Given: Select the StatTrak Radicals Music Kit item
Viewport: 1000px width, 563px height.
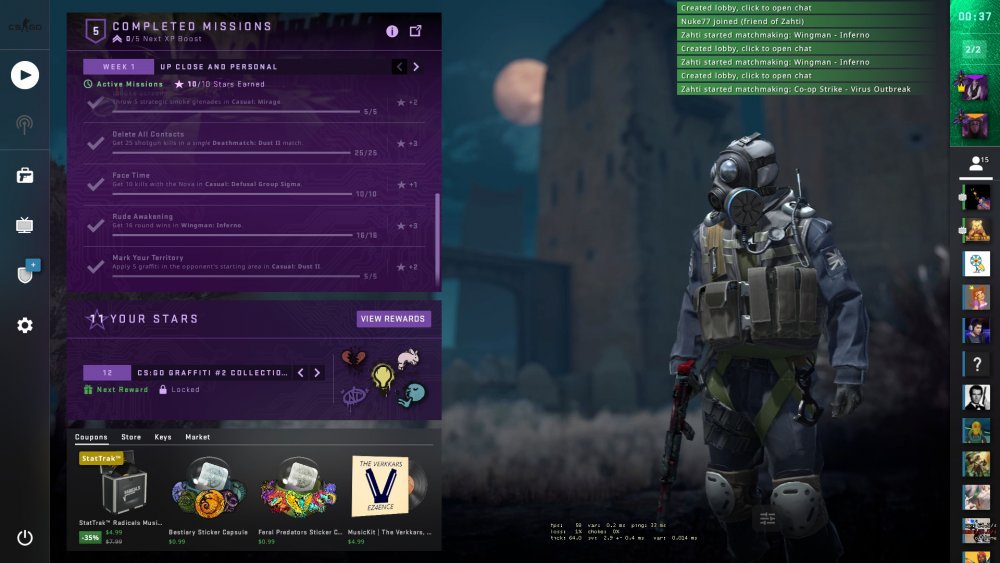Looking at the screenshot, I should pyautogui.click(x=120, y=495).
